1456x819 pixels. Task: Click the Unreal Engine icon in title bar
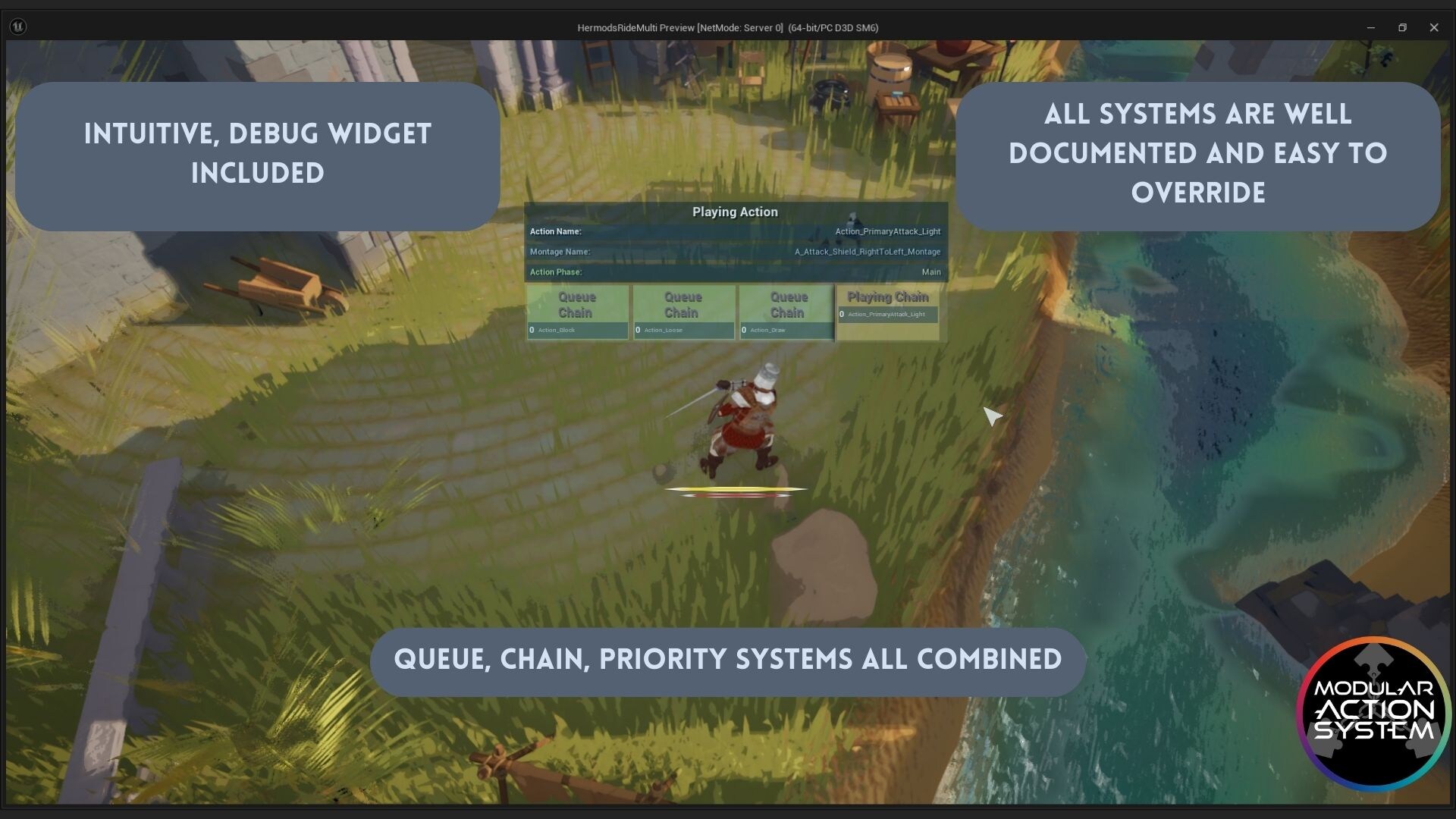click(20, 27)
